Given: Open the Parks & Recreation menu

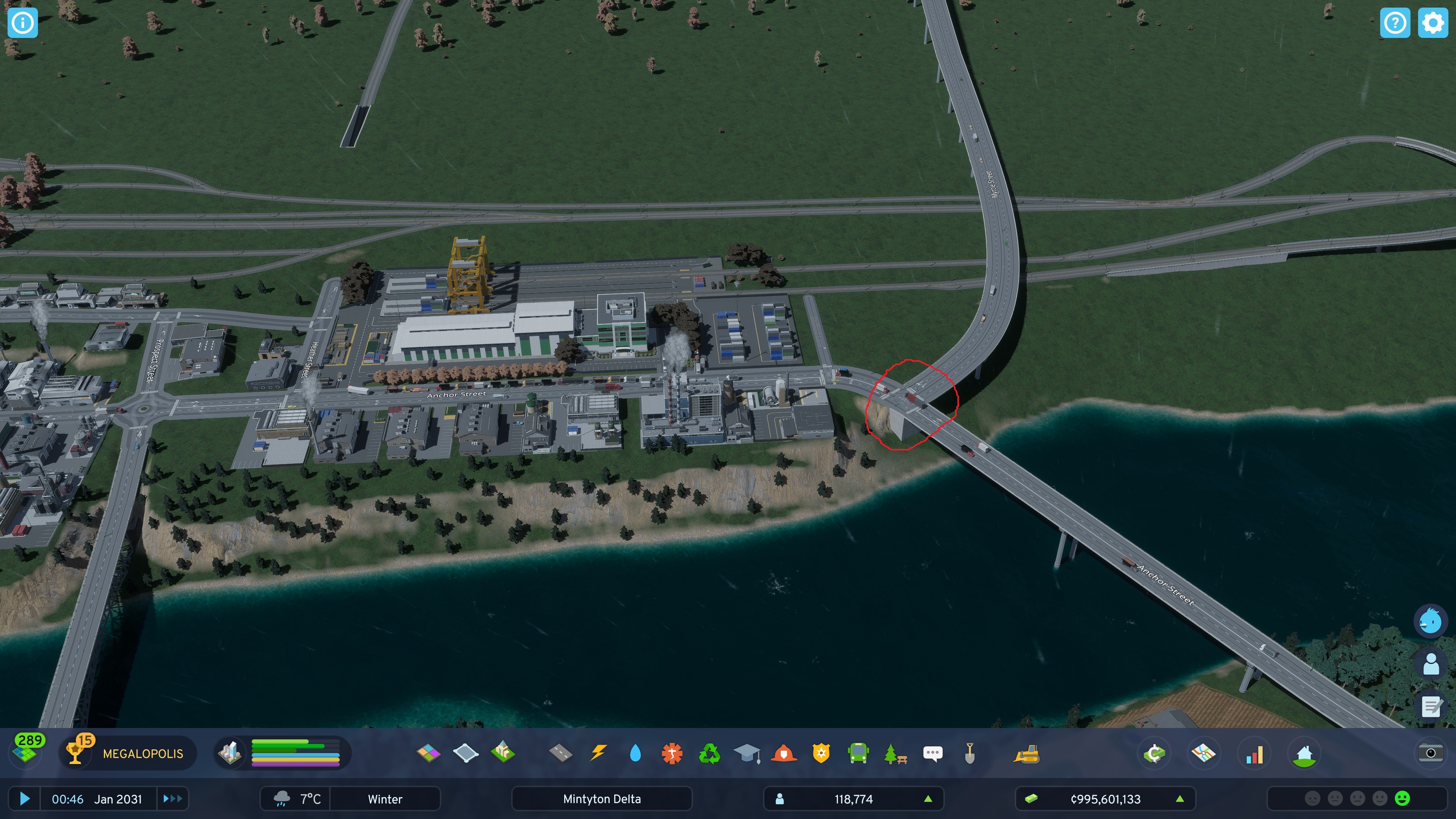Looking at the screenshot, I should 895,752.
